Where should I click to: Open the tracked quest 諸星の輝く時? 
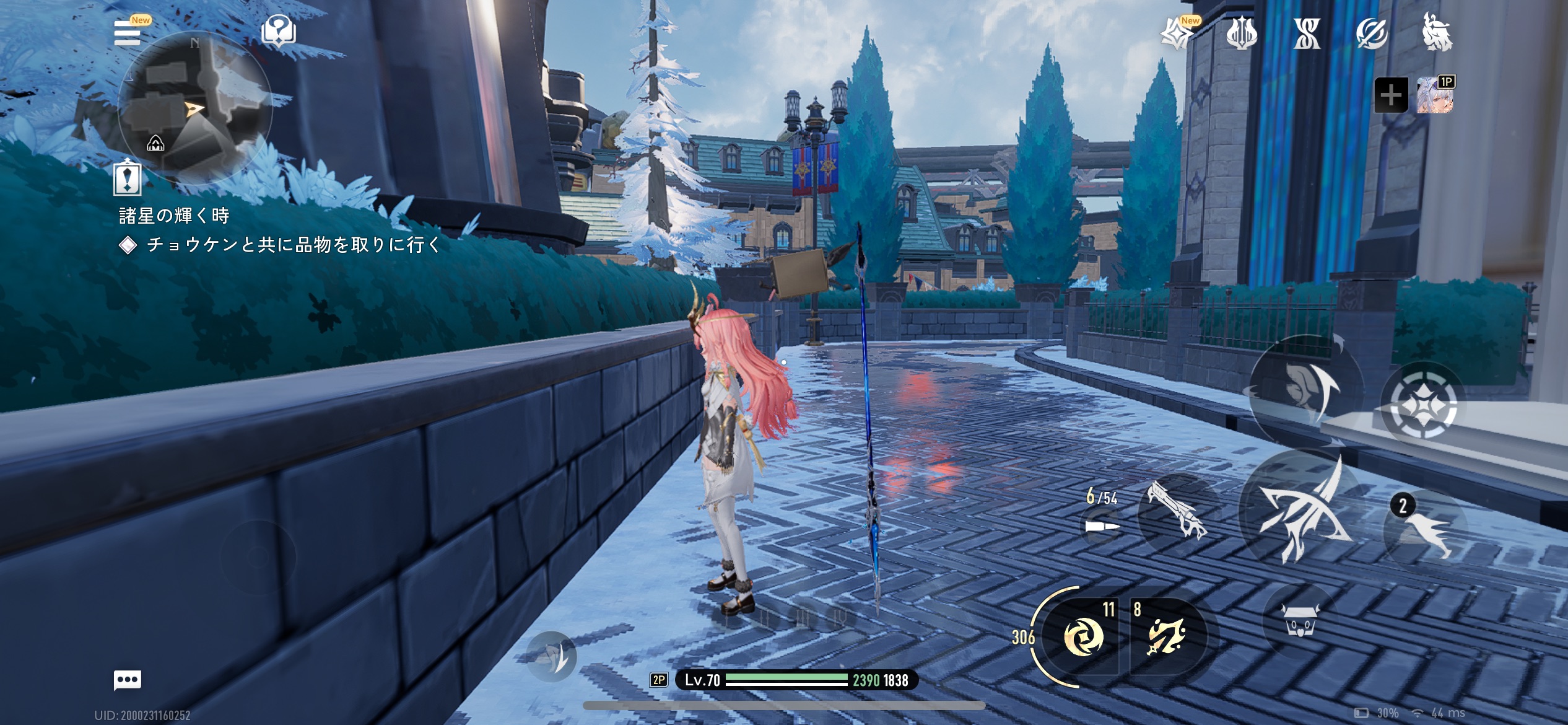[173, 215]
